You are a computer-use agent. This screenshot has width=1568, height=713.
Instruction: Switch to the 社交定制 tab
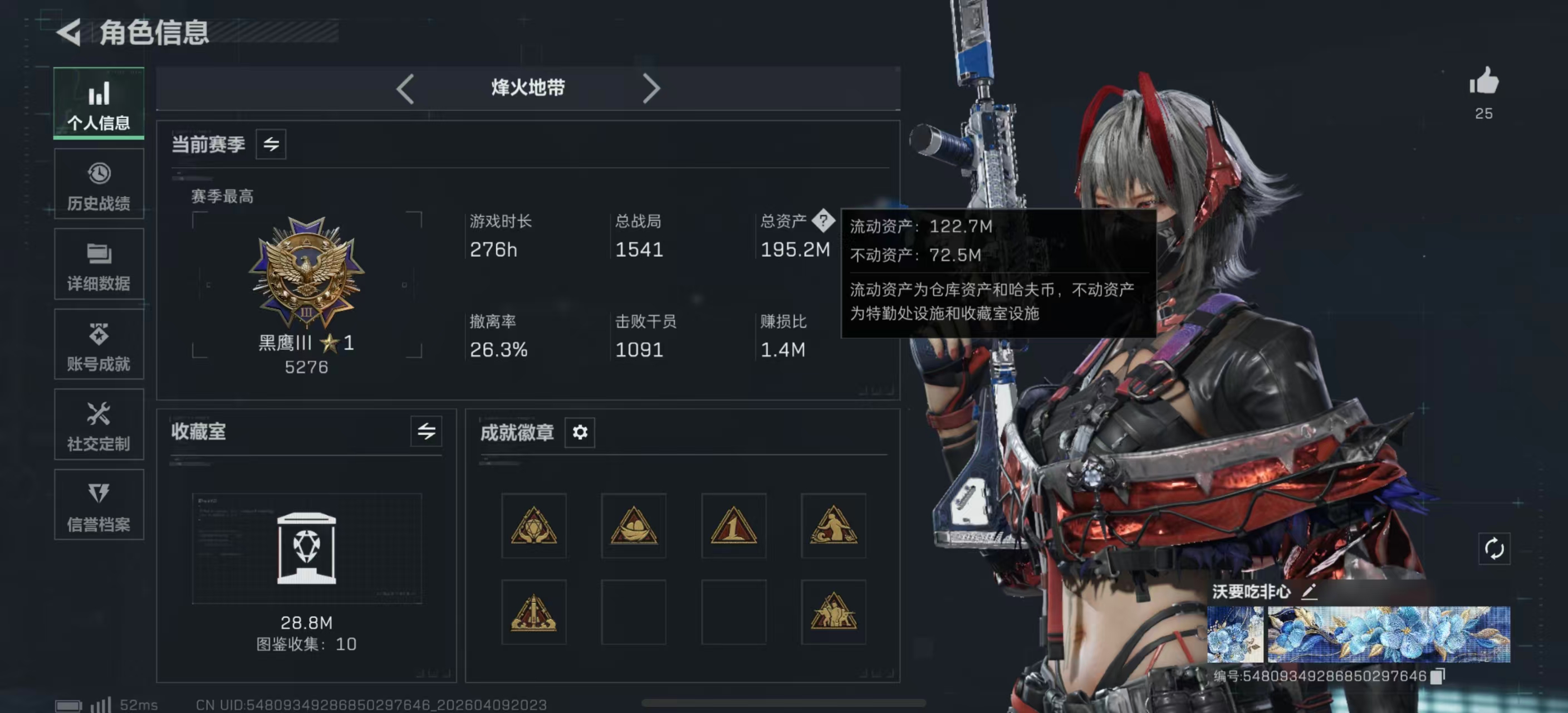[x=99, y=425]
